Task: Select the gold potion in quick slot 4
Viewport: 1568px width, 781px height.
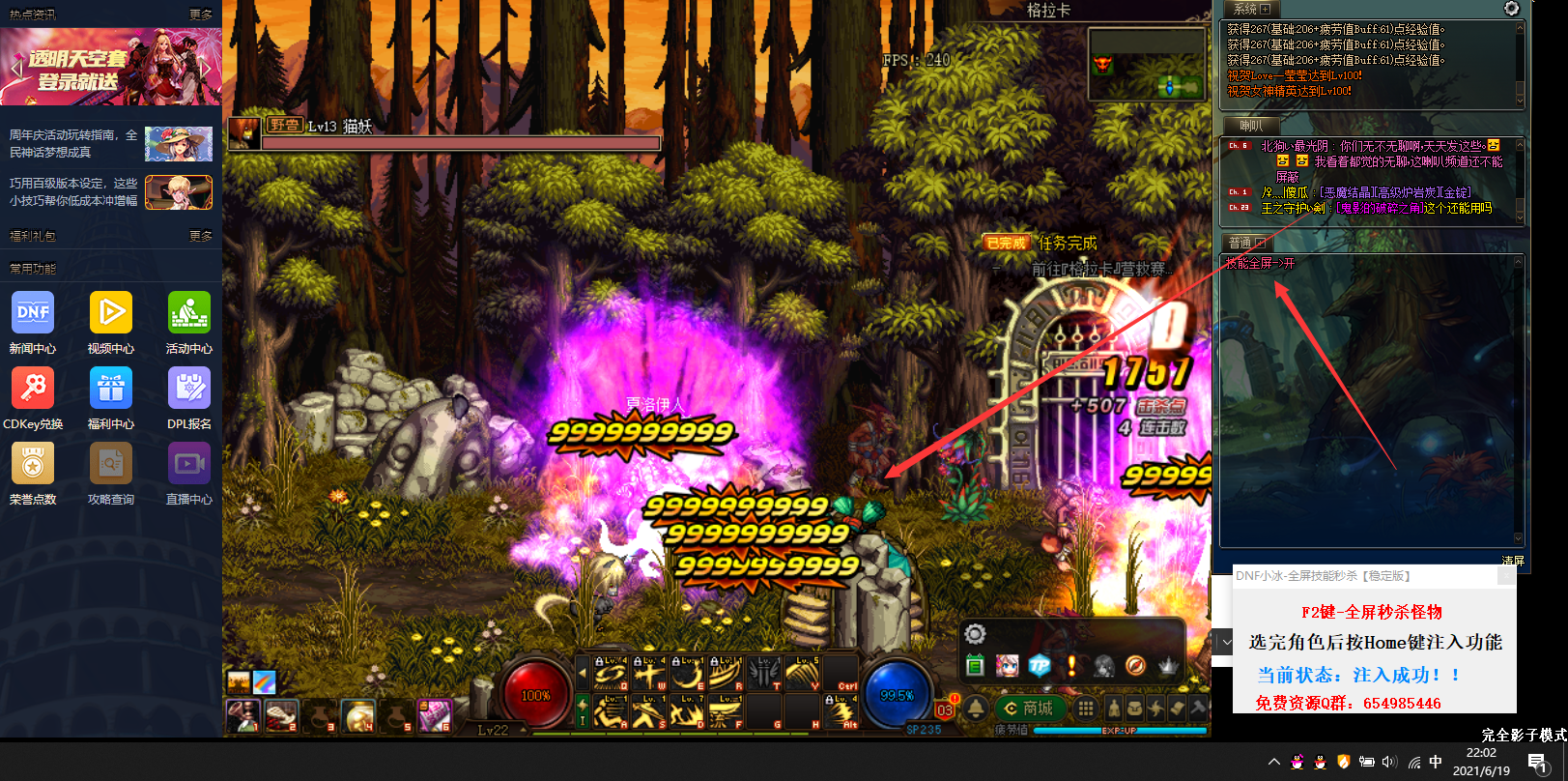Action: 358,716
